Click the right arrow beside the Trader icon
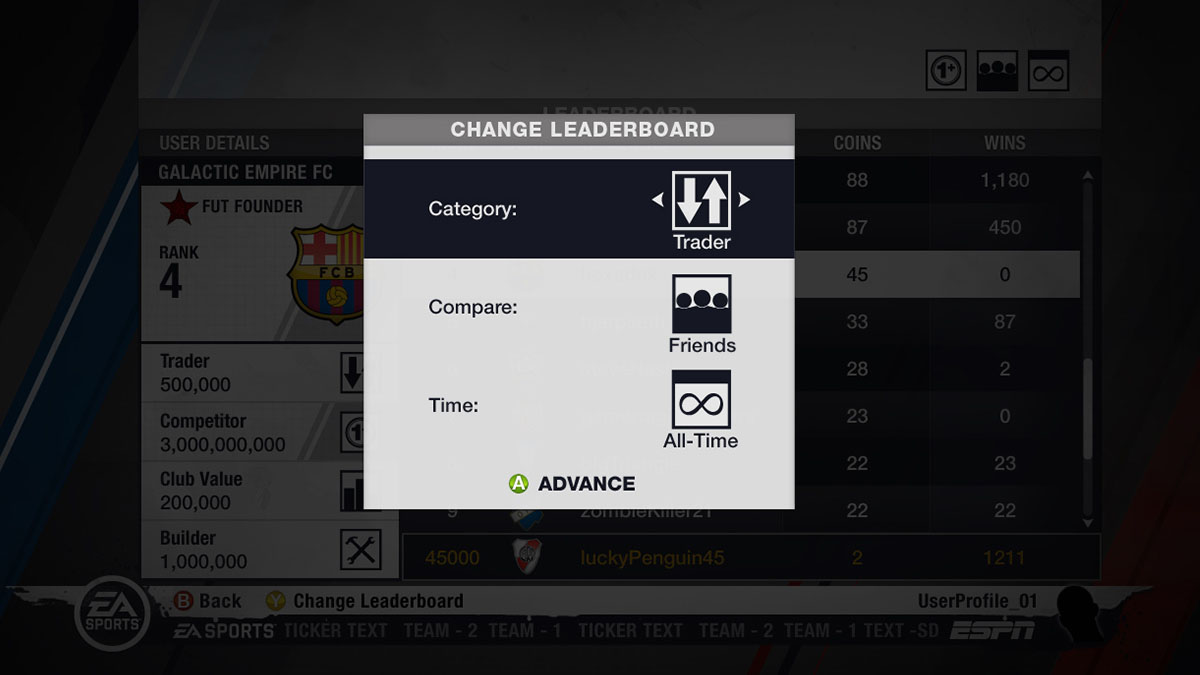This screenshot has width=1200, height=675. point(745,200)
